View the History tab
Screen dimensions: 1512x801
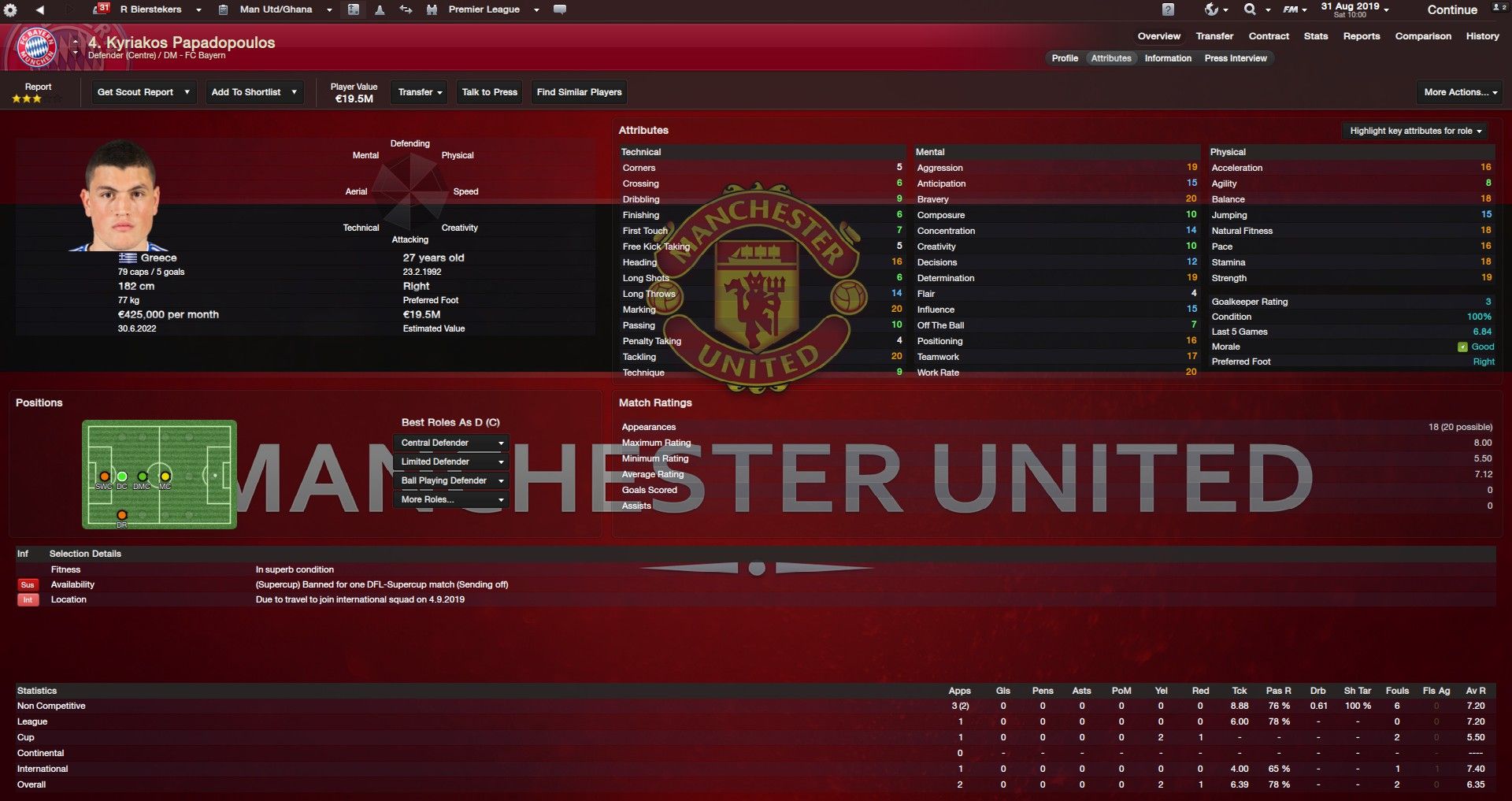[1482, 36]
